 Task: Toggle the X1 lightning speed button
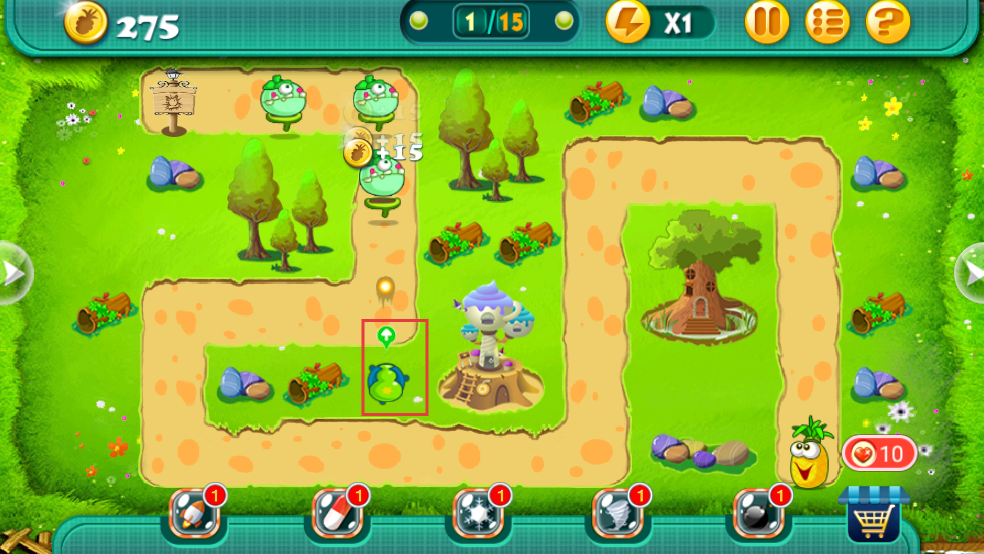[659, 22]
